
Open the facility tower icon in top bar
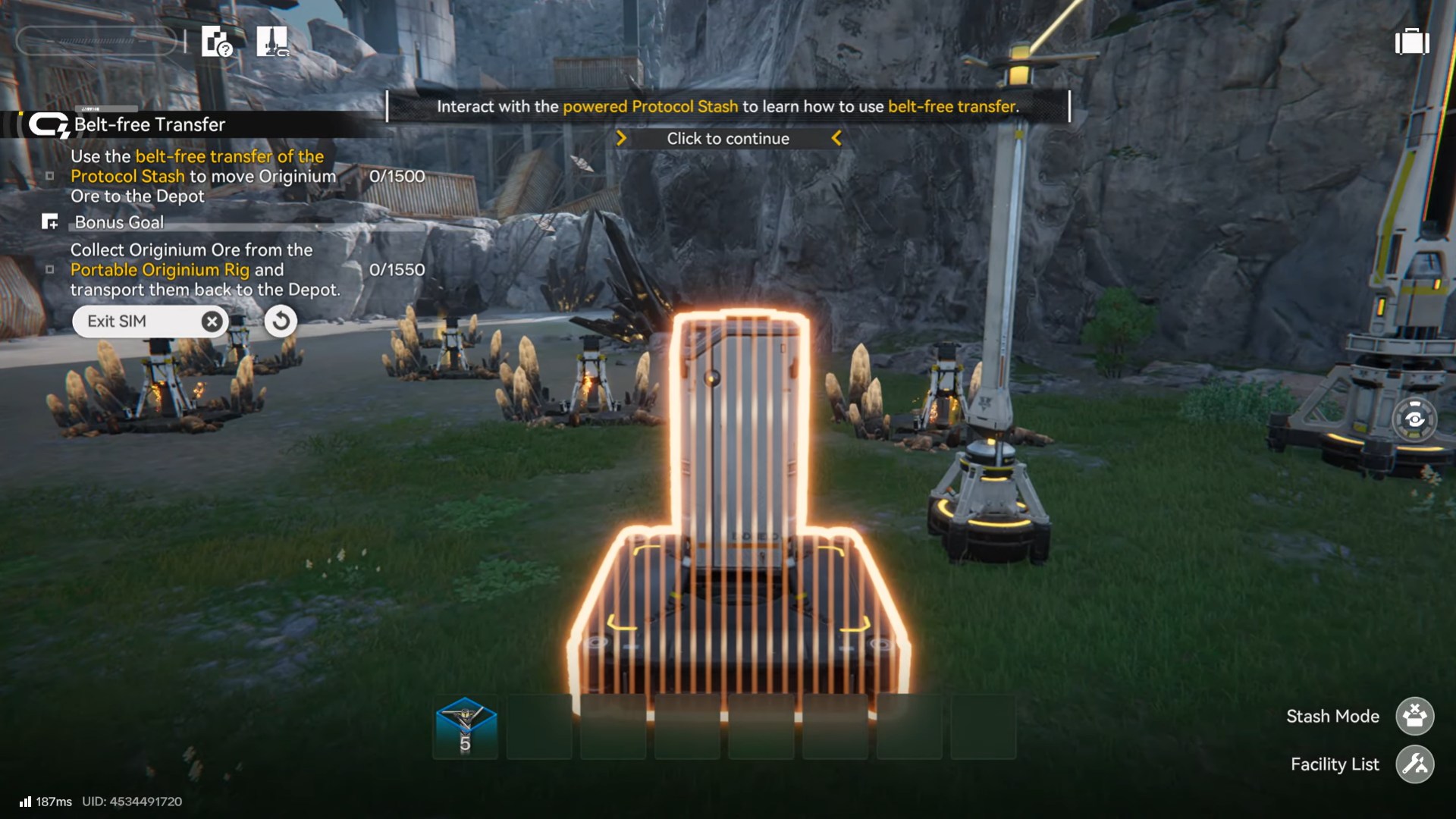[x=272, y=42]
